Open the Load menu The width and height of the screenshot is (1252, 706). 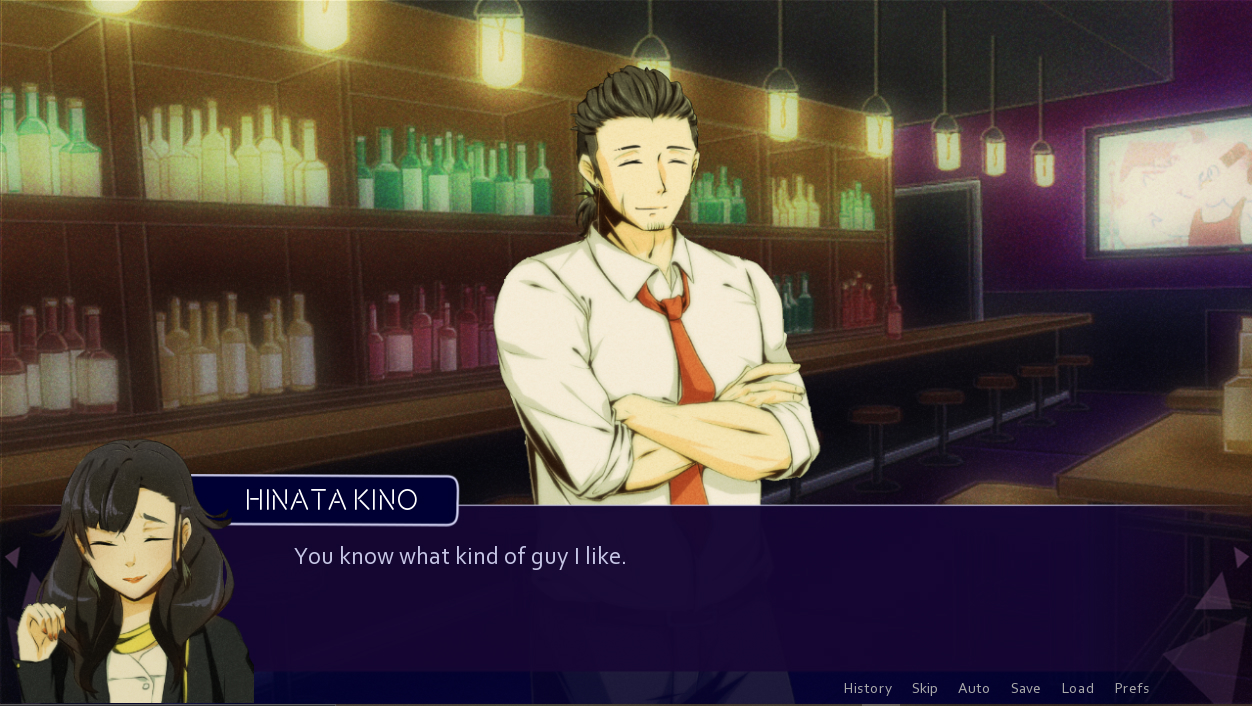(1077, 688)
